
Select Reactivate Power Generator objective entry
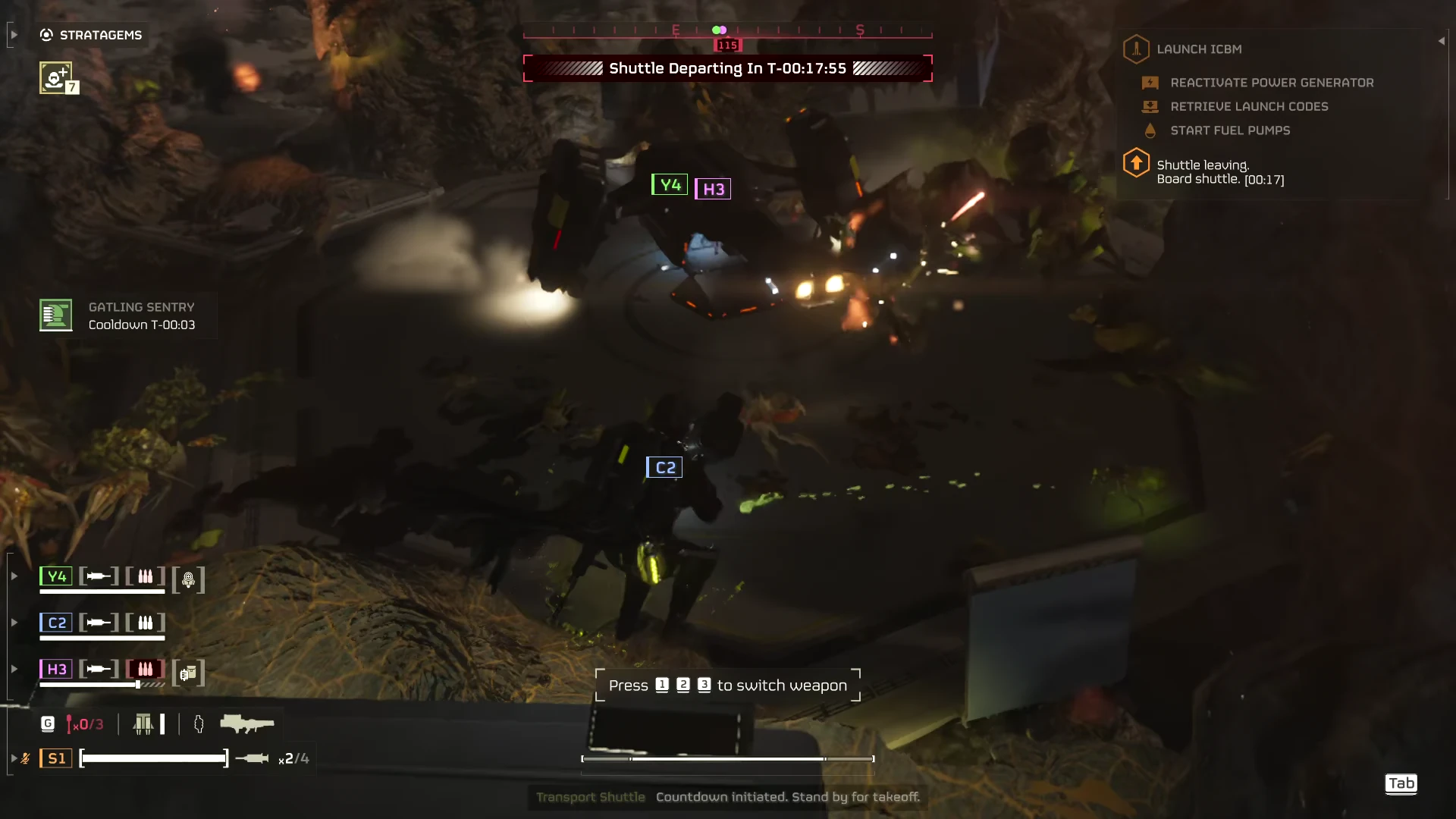point(1271,83)
